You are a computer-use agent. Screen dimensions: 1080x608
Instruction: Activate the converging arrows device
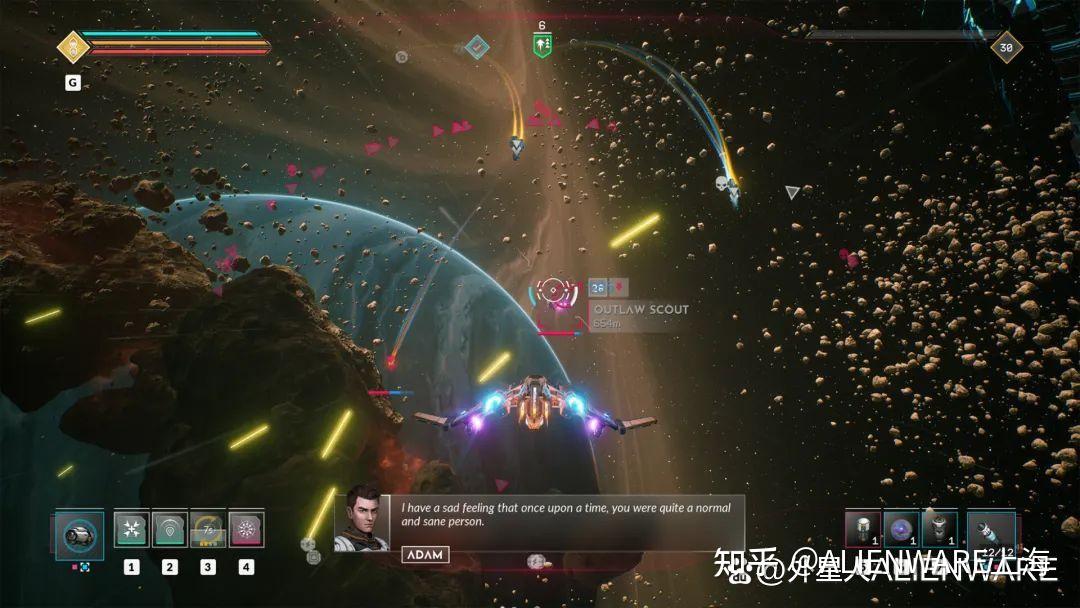click(131, 530)
